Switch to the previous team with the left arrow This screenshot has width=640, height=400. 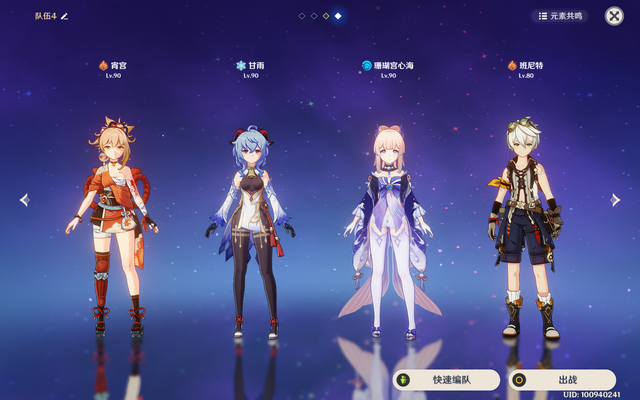[x=24, y=200]
